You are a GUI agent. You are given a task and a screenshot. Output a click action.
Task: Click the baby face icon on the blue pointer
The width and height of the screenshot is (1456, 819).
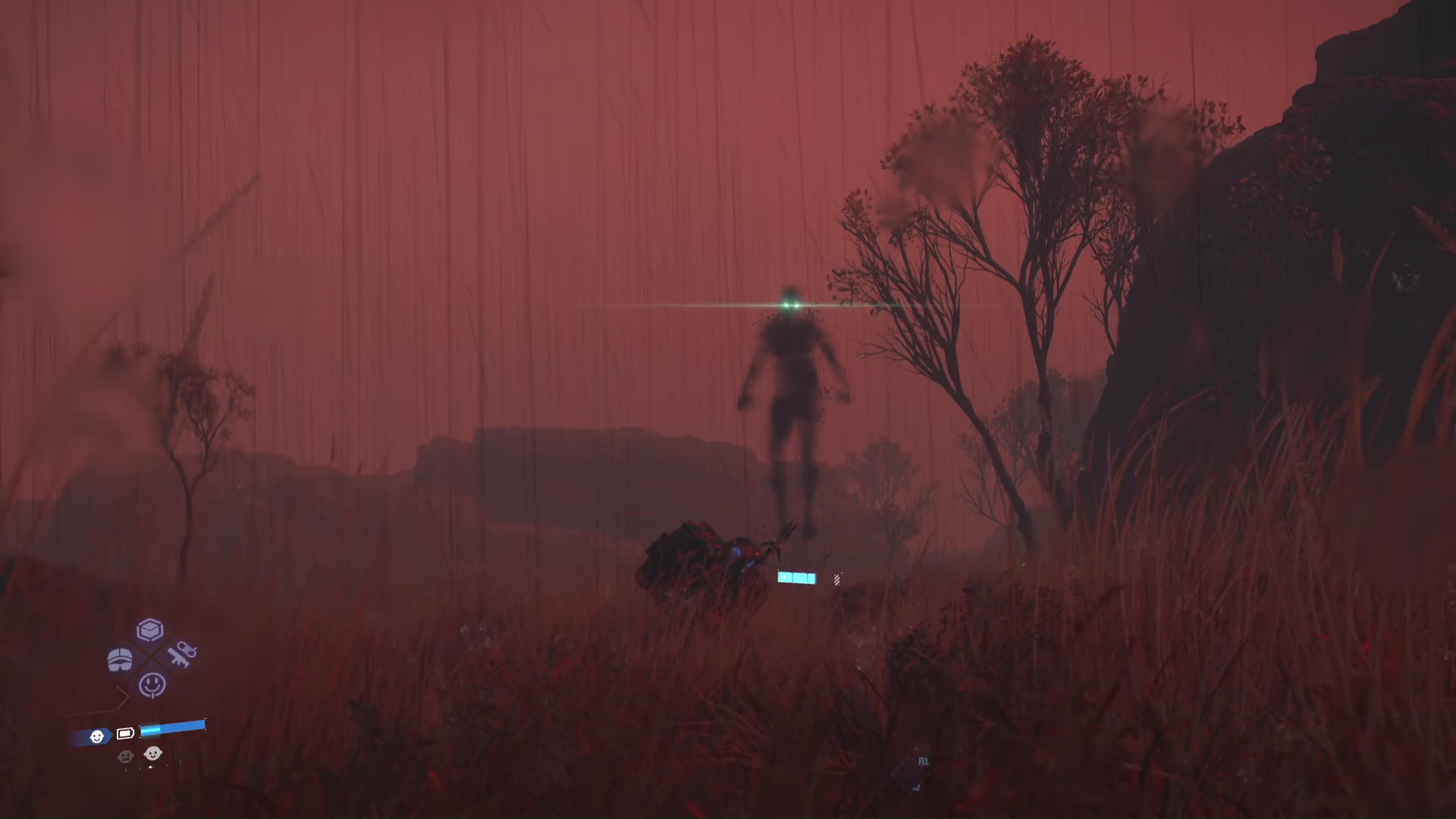98,736
